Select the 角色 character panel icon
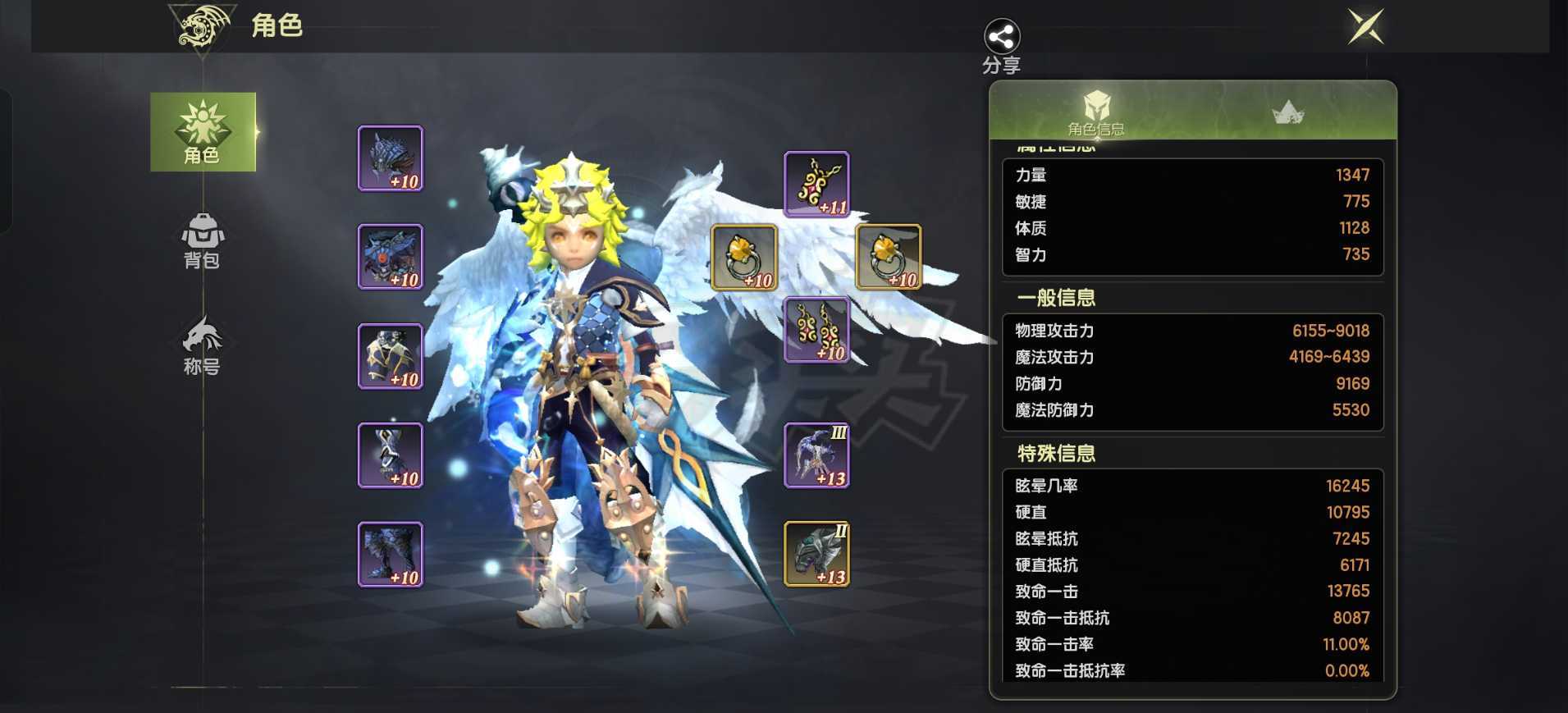Viewport: 1568px width, 713px height. [x=202, y=131]
